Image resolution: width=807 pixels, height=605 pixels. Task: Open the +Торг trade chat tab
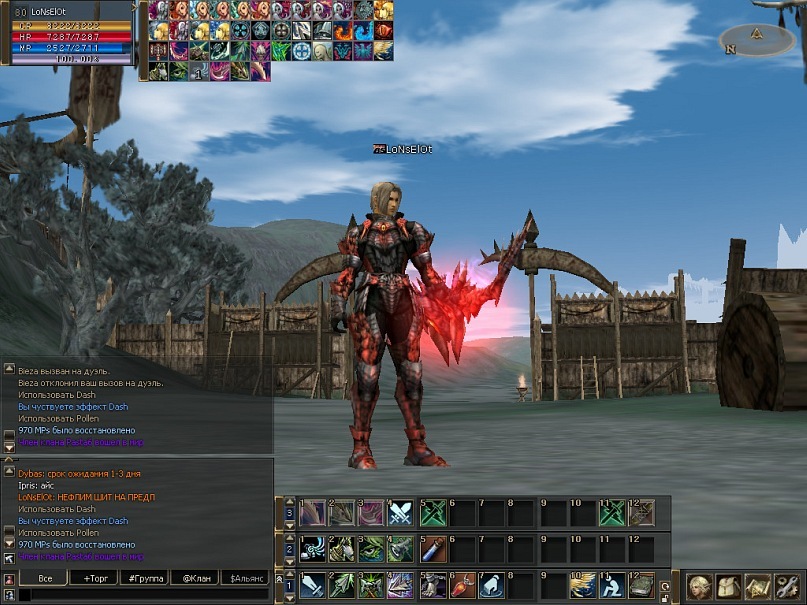96,578
